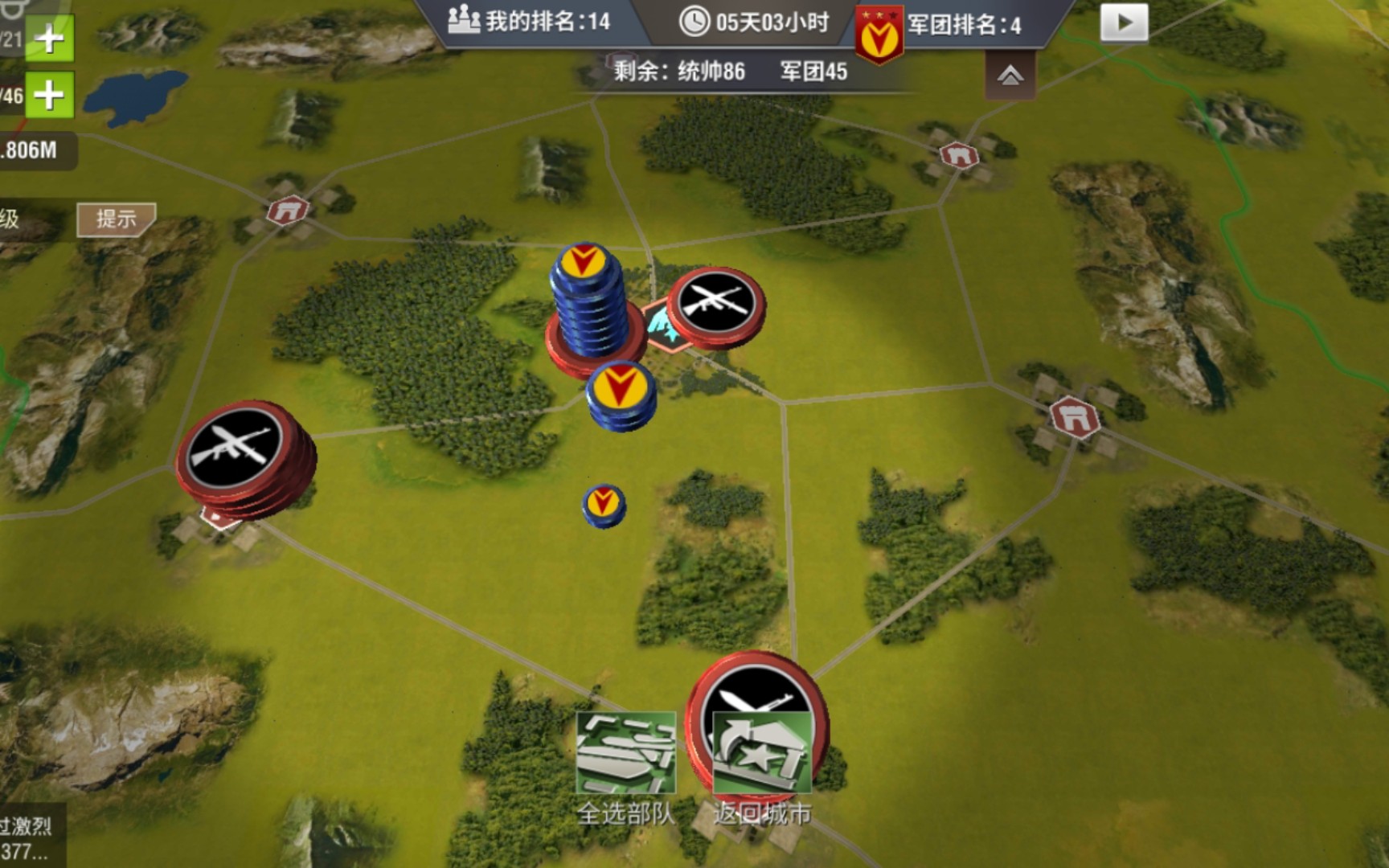The height and width of the screenshot is (868, 1389).
Task: Open my ranking panel 我的排名
Action: pyautogui.click(x=531, y=22)
